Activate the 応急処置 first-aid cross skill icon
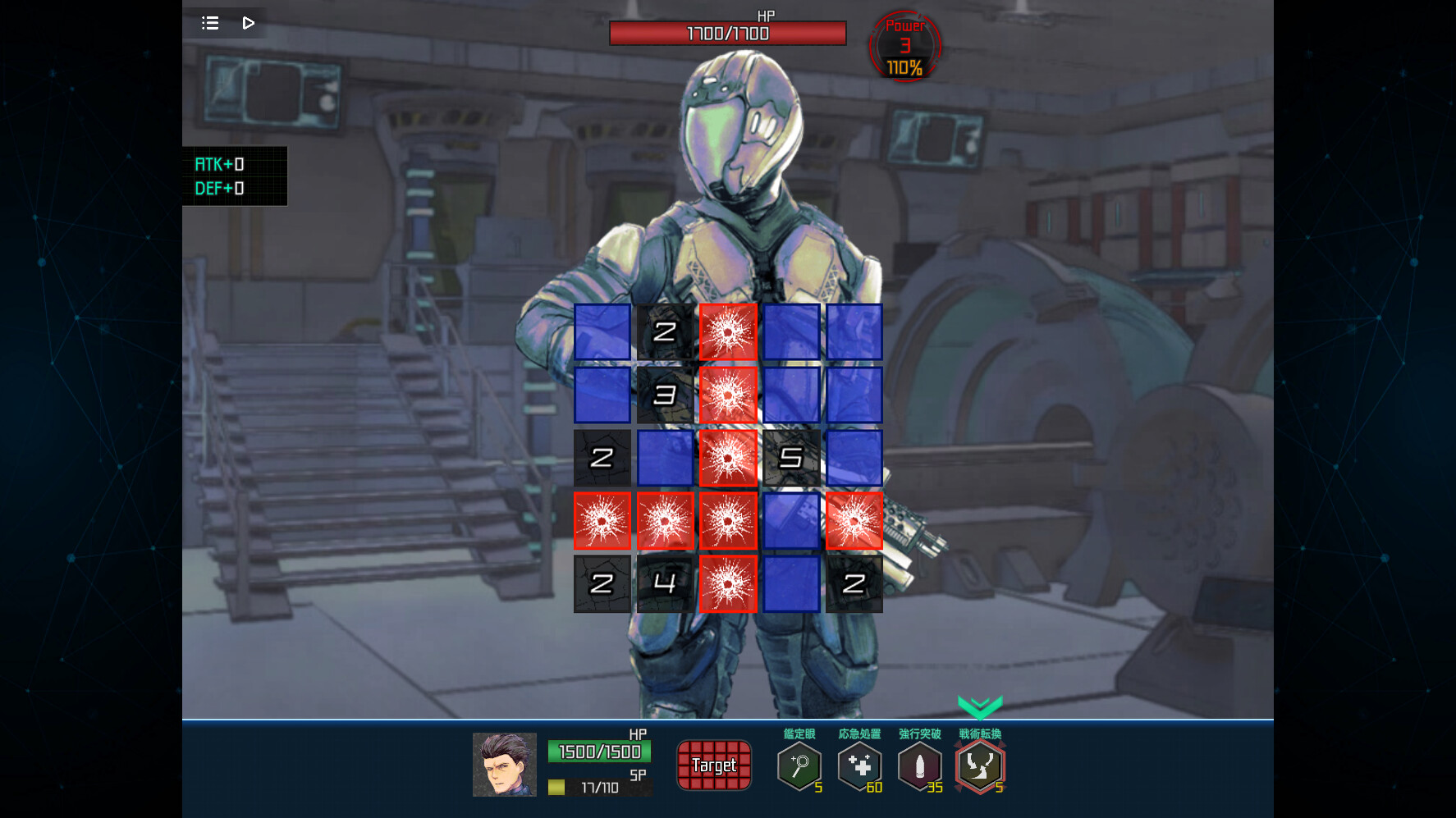The width and height of the screenshot is (1456, 818). pyautogui.click(x=859, y=766)
